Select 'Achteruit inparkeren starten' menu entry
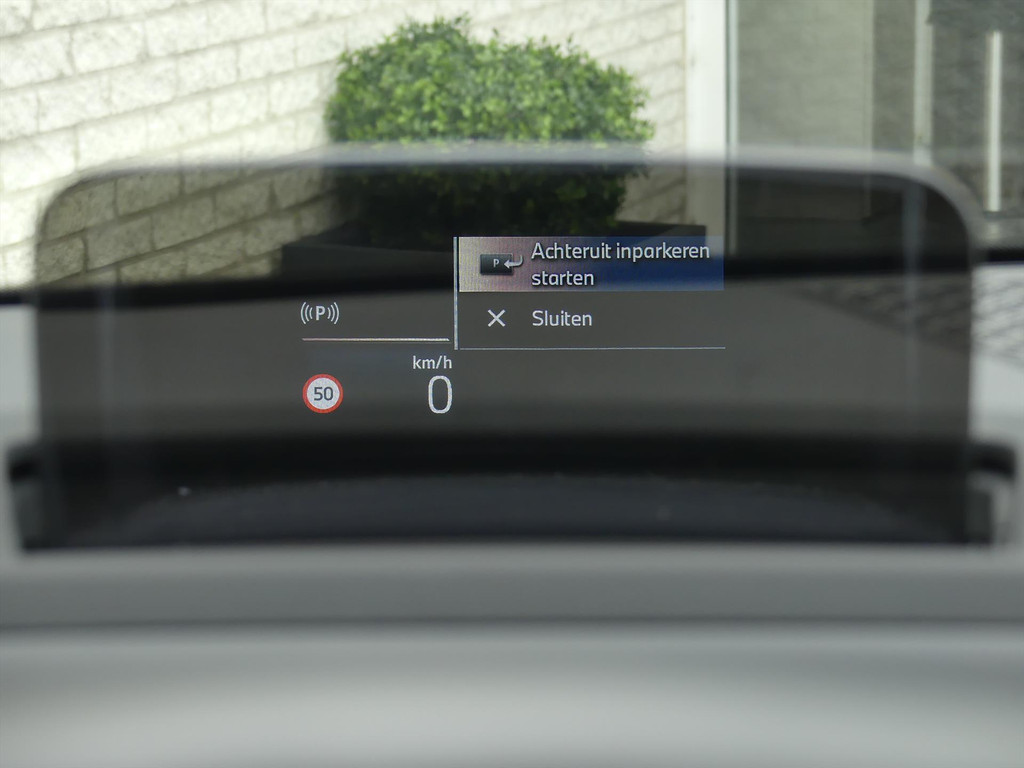 click(x=591, y=264)
